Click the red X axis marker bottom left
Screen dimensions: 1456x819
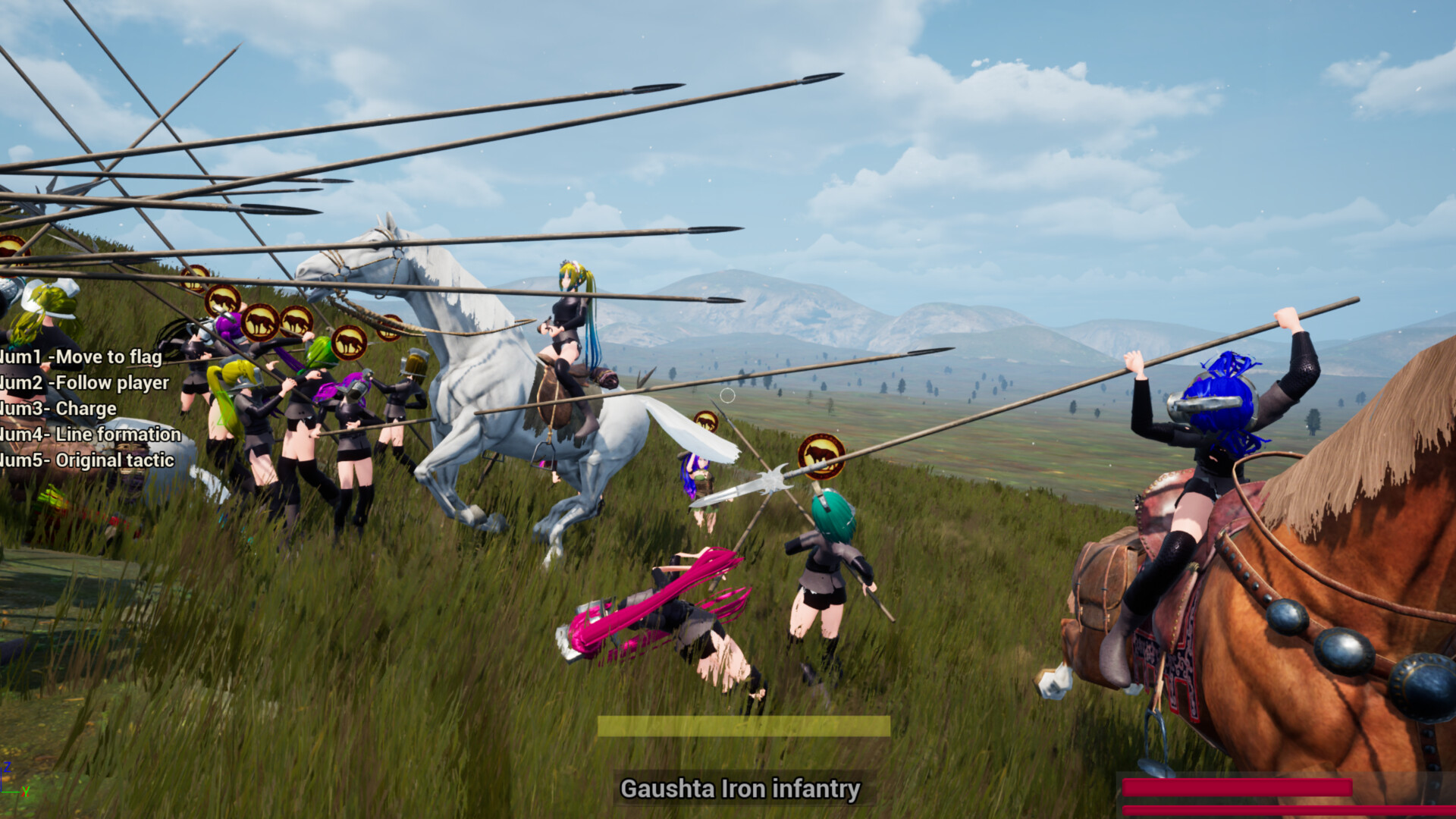point(25,792)
